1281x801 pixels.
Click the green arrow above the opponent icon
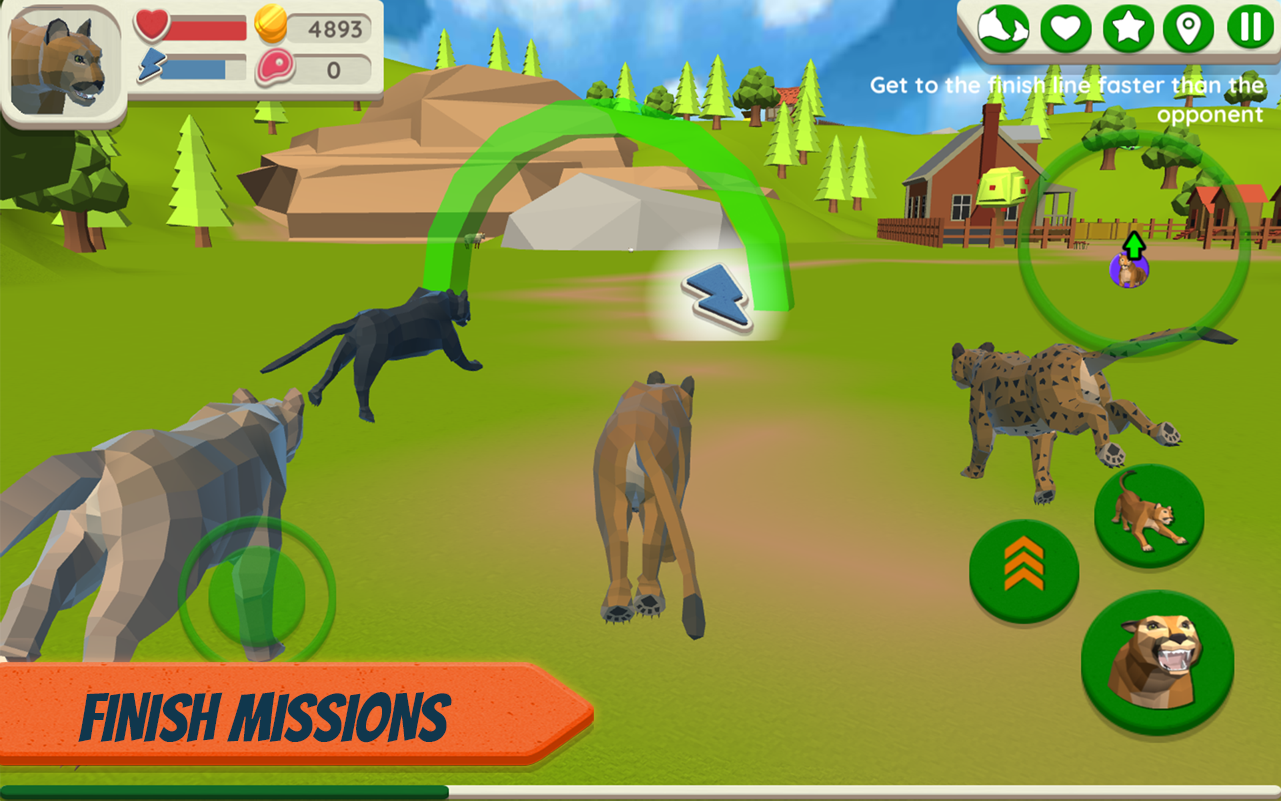tap(1133, 244)
